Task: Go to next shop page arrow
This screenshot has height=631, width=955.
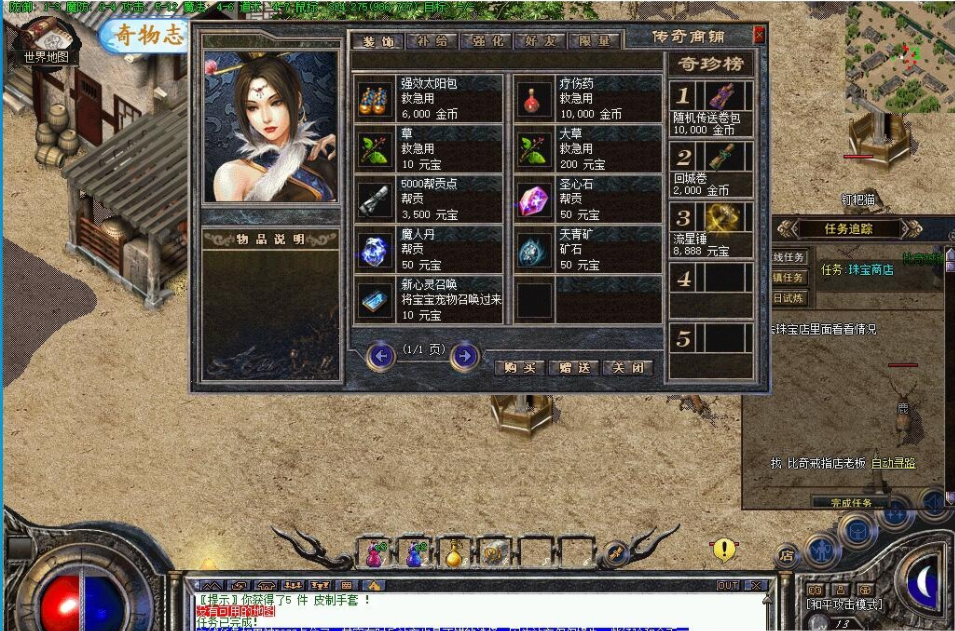Action: (x=463, y=355)
